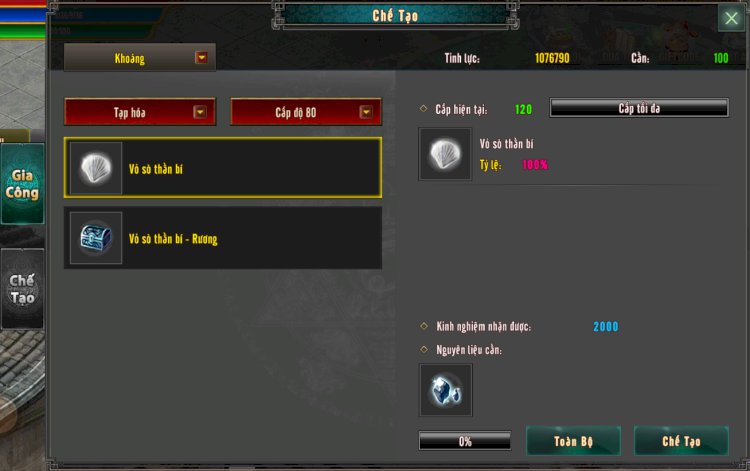The width and height of the screenshot is (750, 471).
Task: Inspect the required material crystal icon
Action: click(x=446, y=390)
